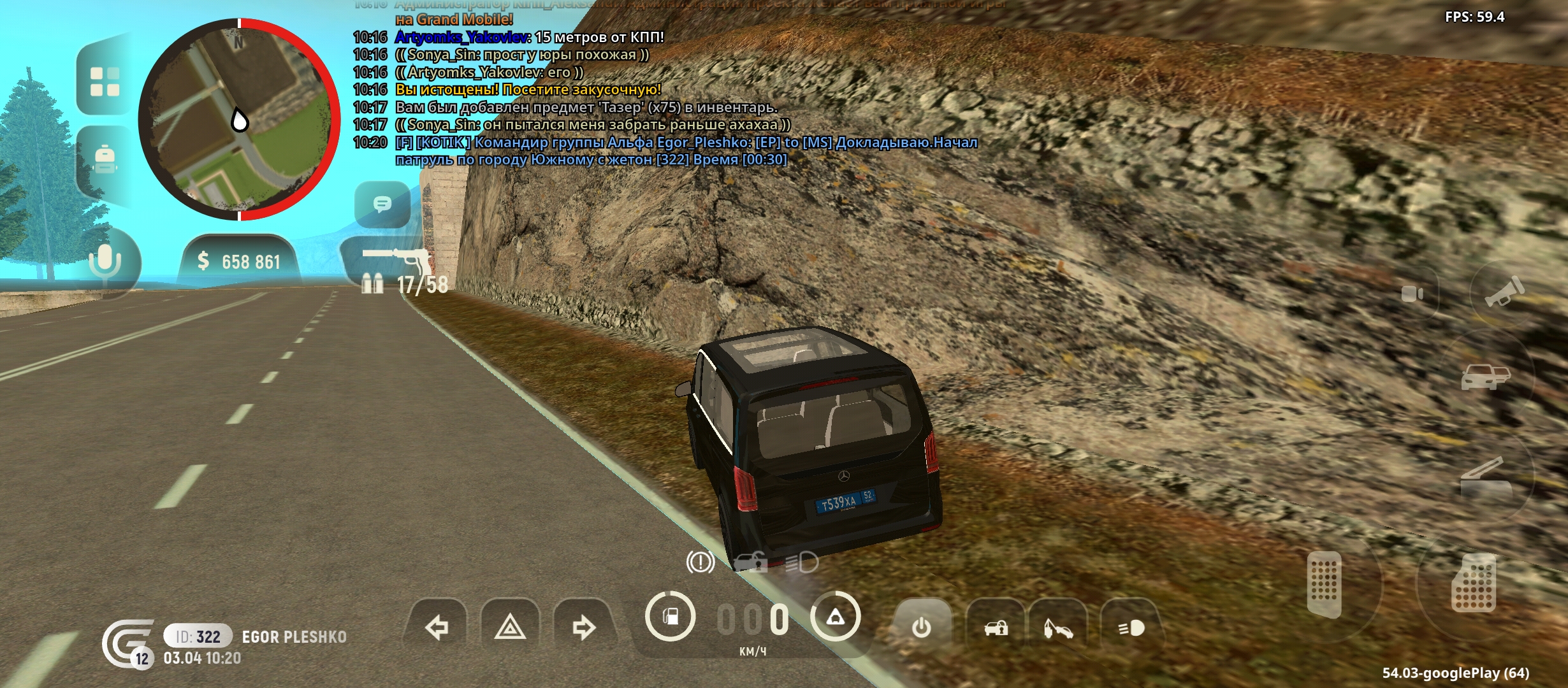Viewport: 1568px width, 688px height.
Task: Turn on the hazard lights
Action: coord(510,628)
